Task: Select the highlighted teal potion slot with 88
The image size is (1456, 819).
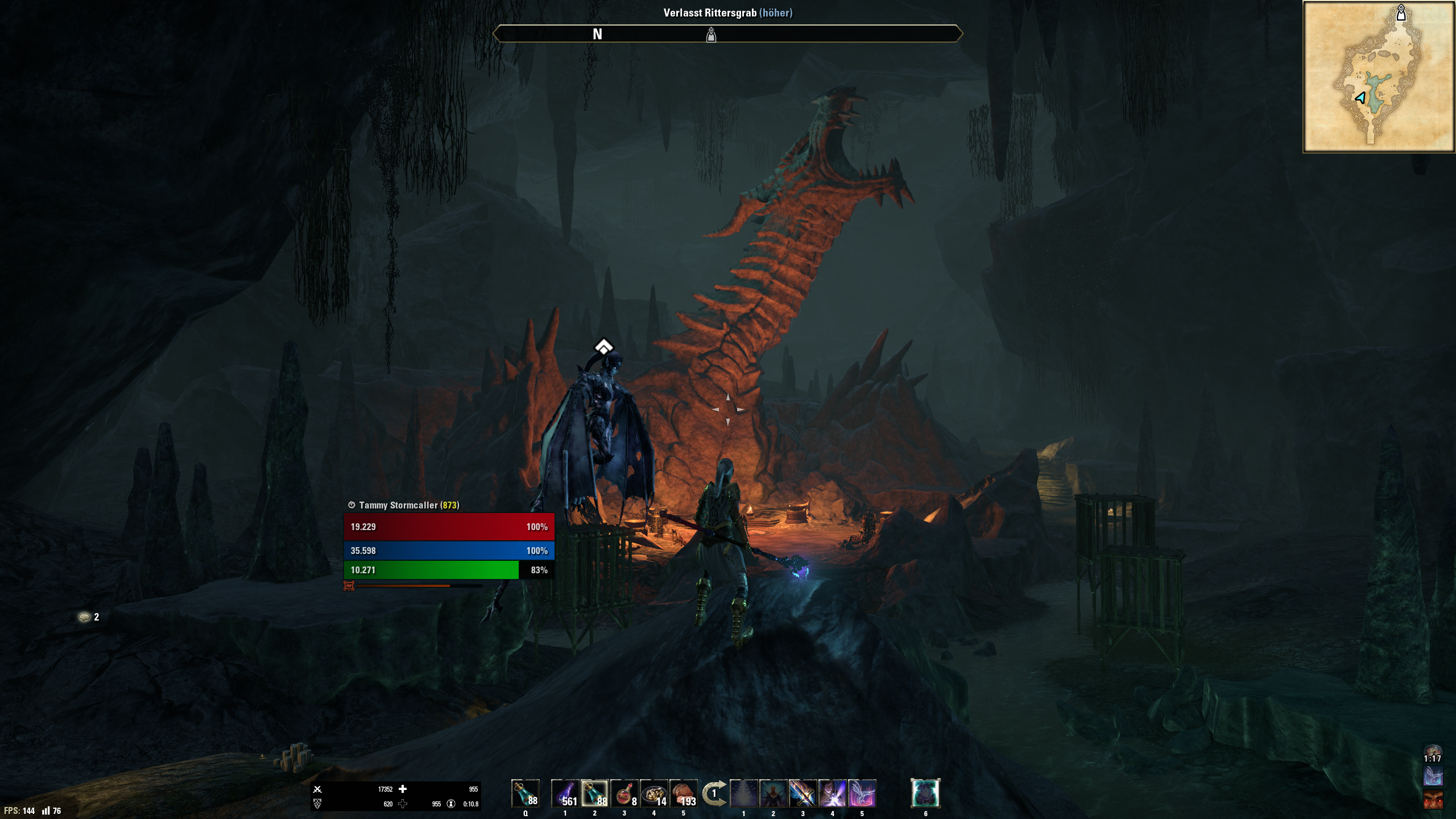Action: (x=594, y=793)
